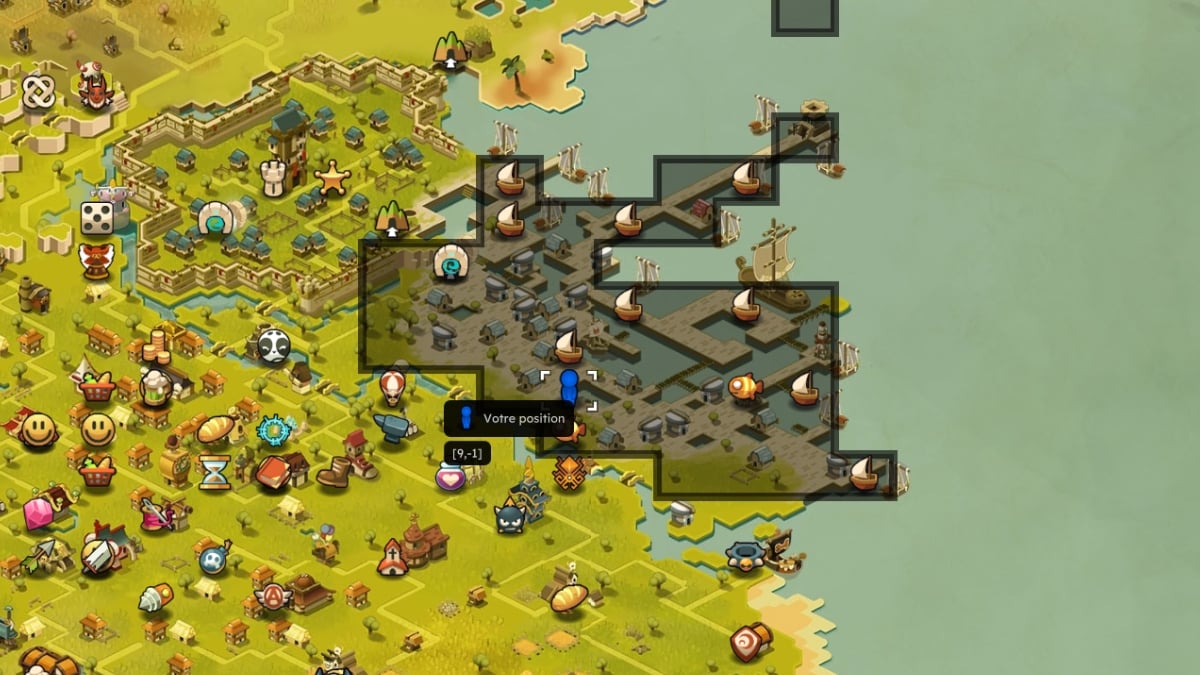Click the cyan gear marker
This screenshot has height=675, width=1200.
273,430
